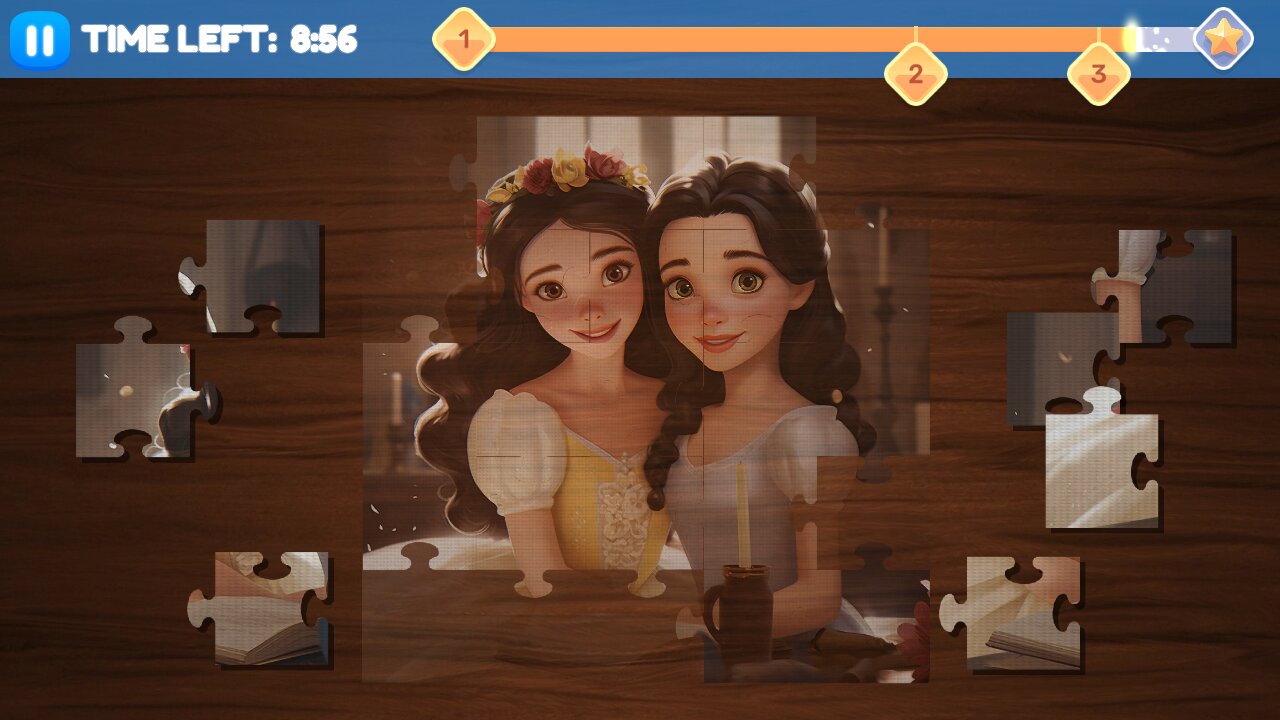
Task: Pick the small dark piece at far left
Action: 120,390
